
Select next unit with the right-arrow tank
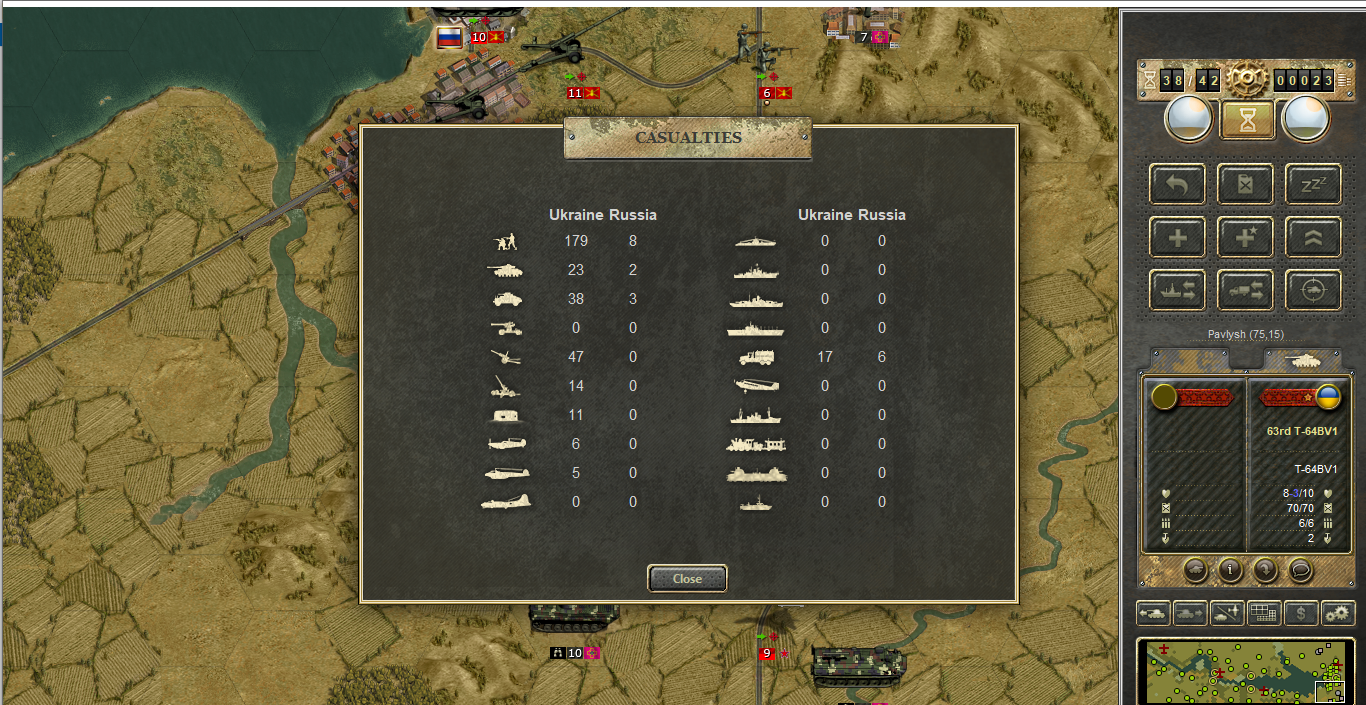tap(1190, 612)
